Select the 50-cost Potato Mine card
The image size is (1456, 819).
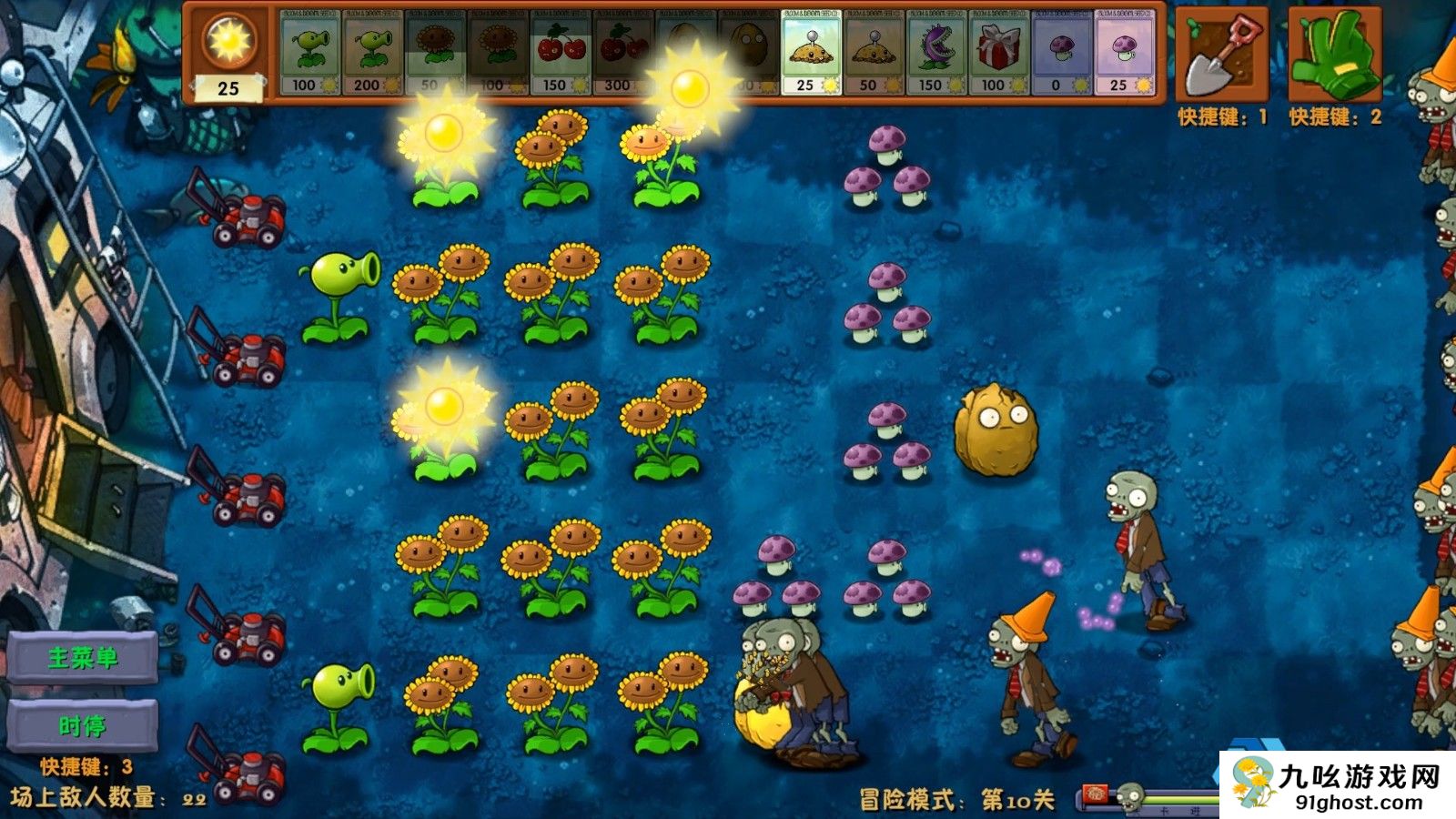tap(874, 53)
